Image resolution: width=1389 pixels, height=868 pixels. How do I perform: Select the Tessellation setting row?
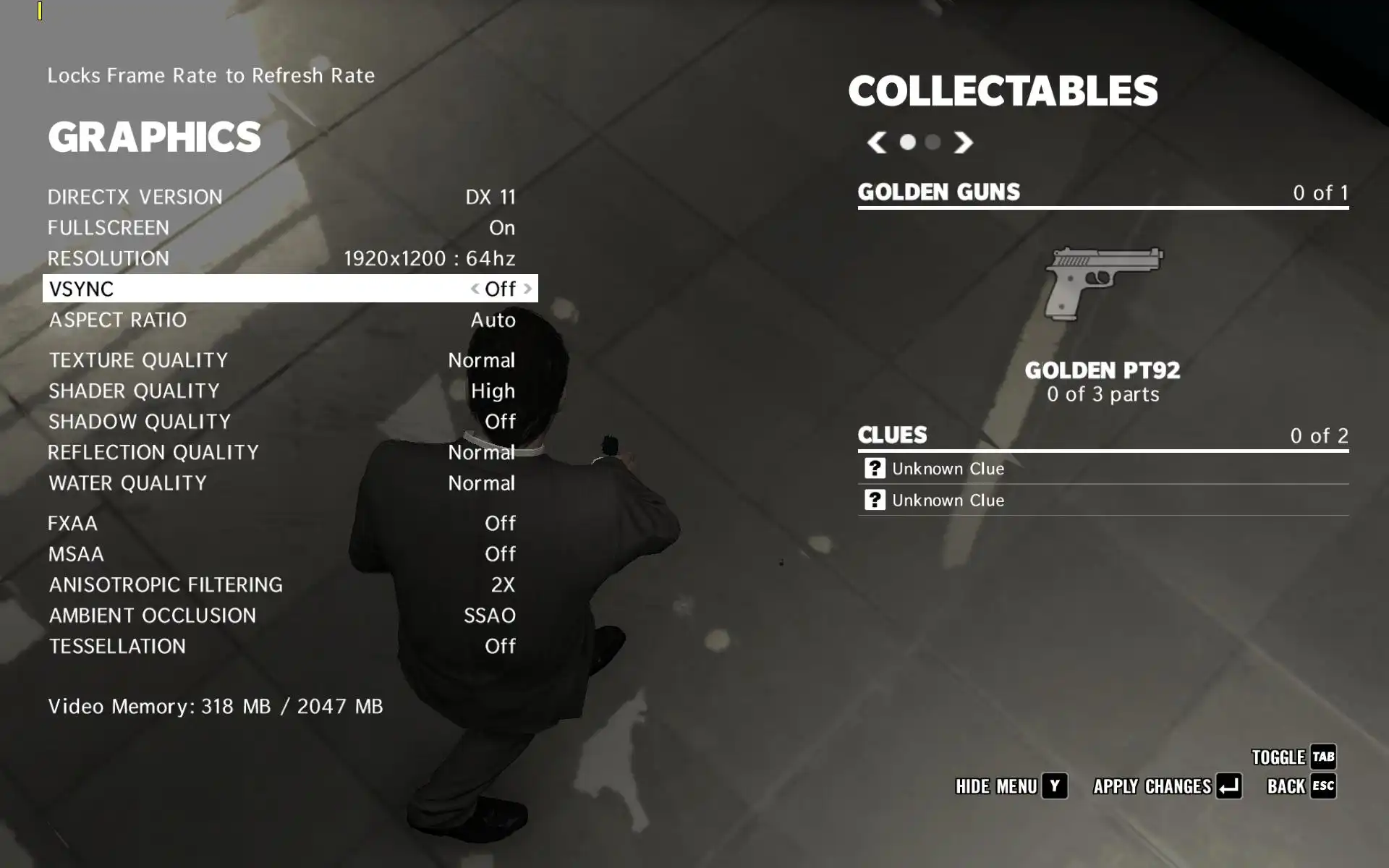point(282,646)
